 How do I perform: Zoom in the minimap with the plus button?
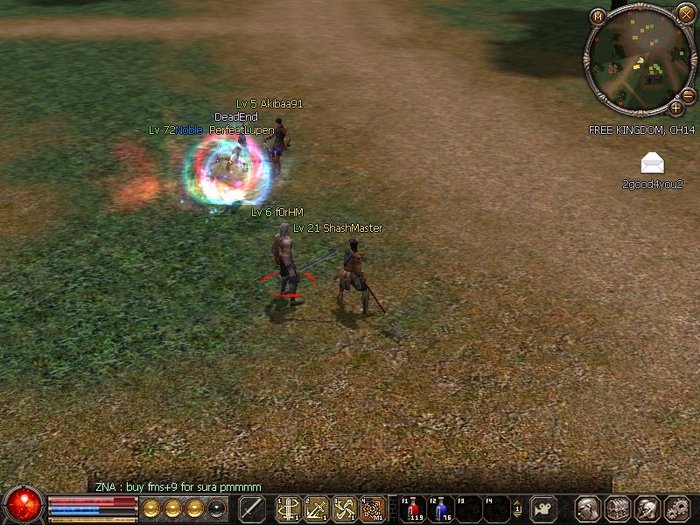[x=676, y=106]
